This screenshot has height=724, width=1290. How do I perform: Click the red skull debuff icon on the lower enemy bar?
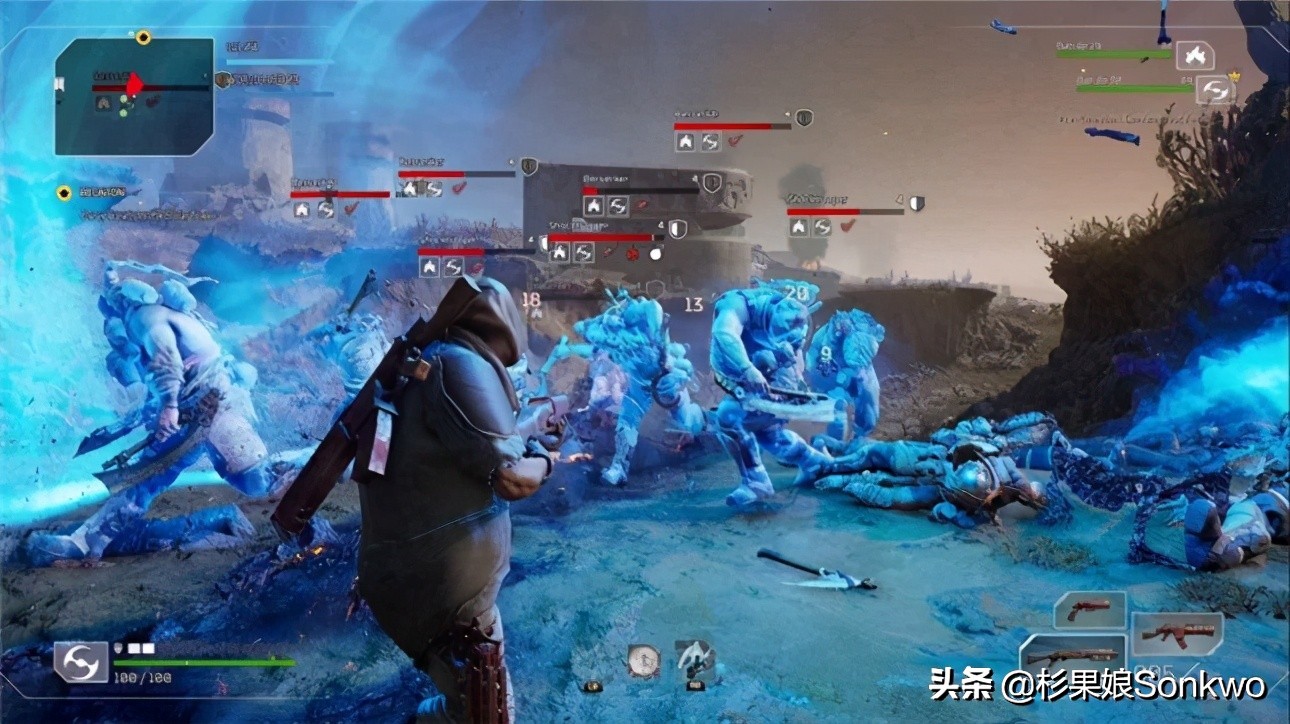[631, 254]
